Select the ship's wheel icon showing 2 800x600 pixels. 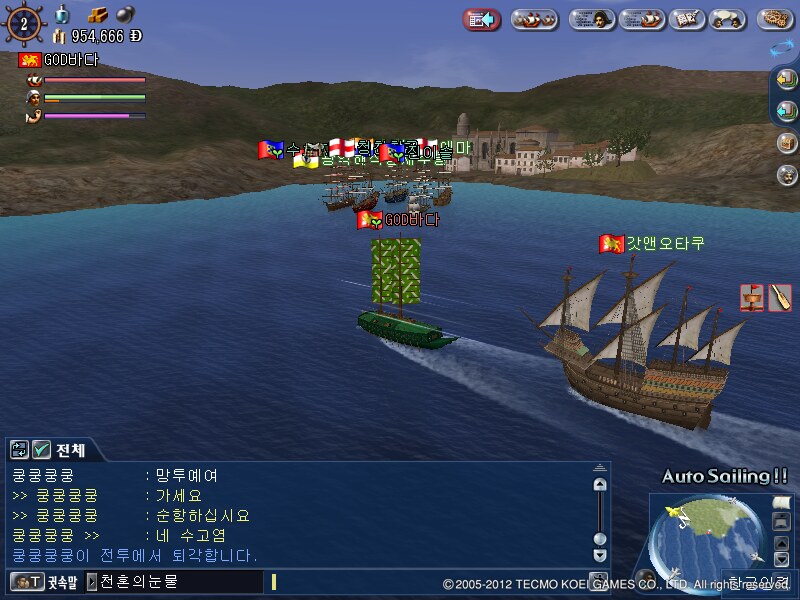(24, 21)
